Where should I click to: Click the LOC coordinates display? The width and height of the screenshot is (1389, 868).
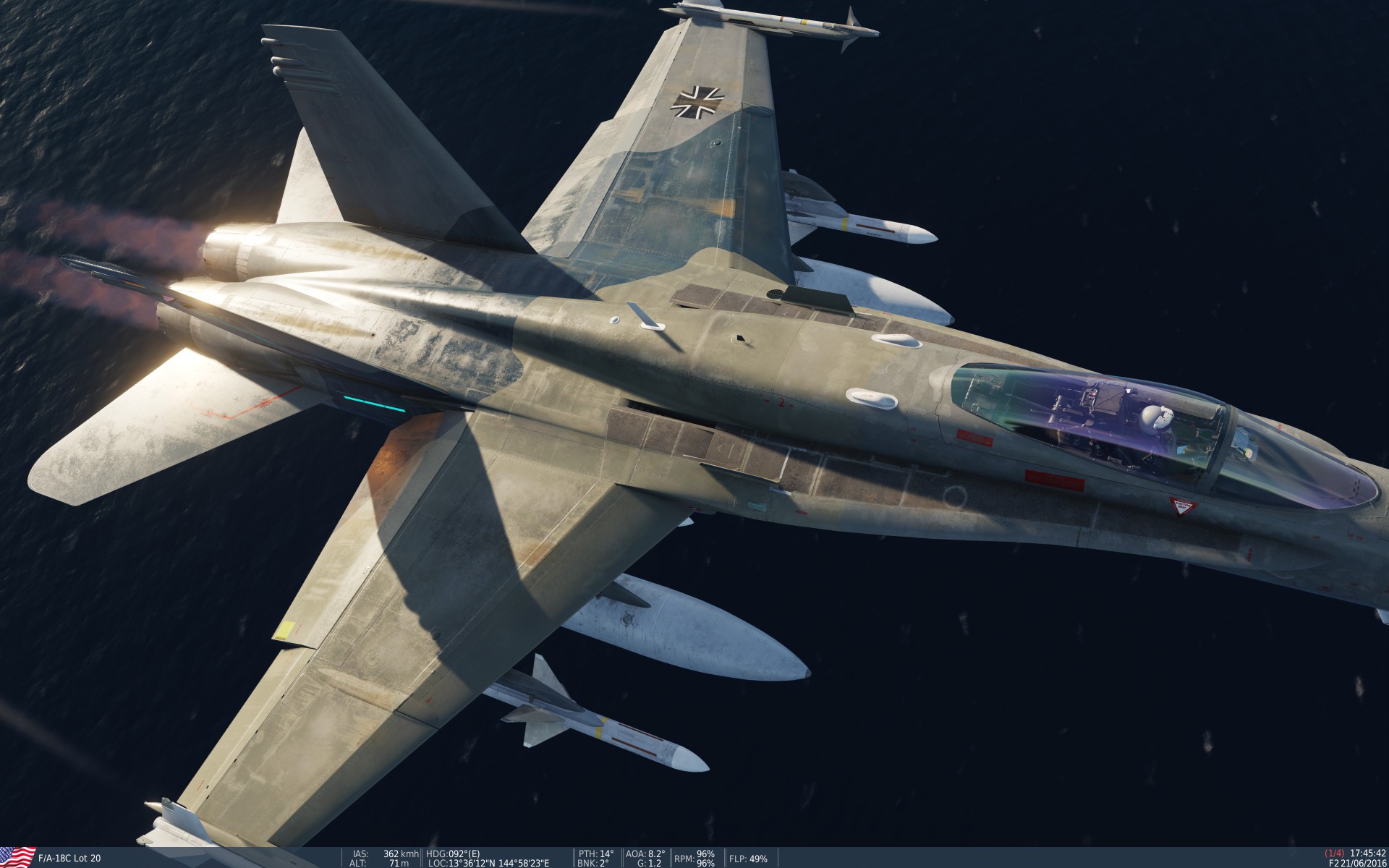[x=488, y=862]
